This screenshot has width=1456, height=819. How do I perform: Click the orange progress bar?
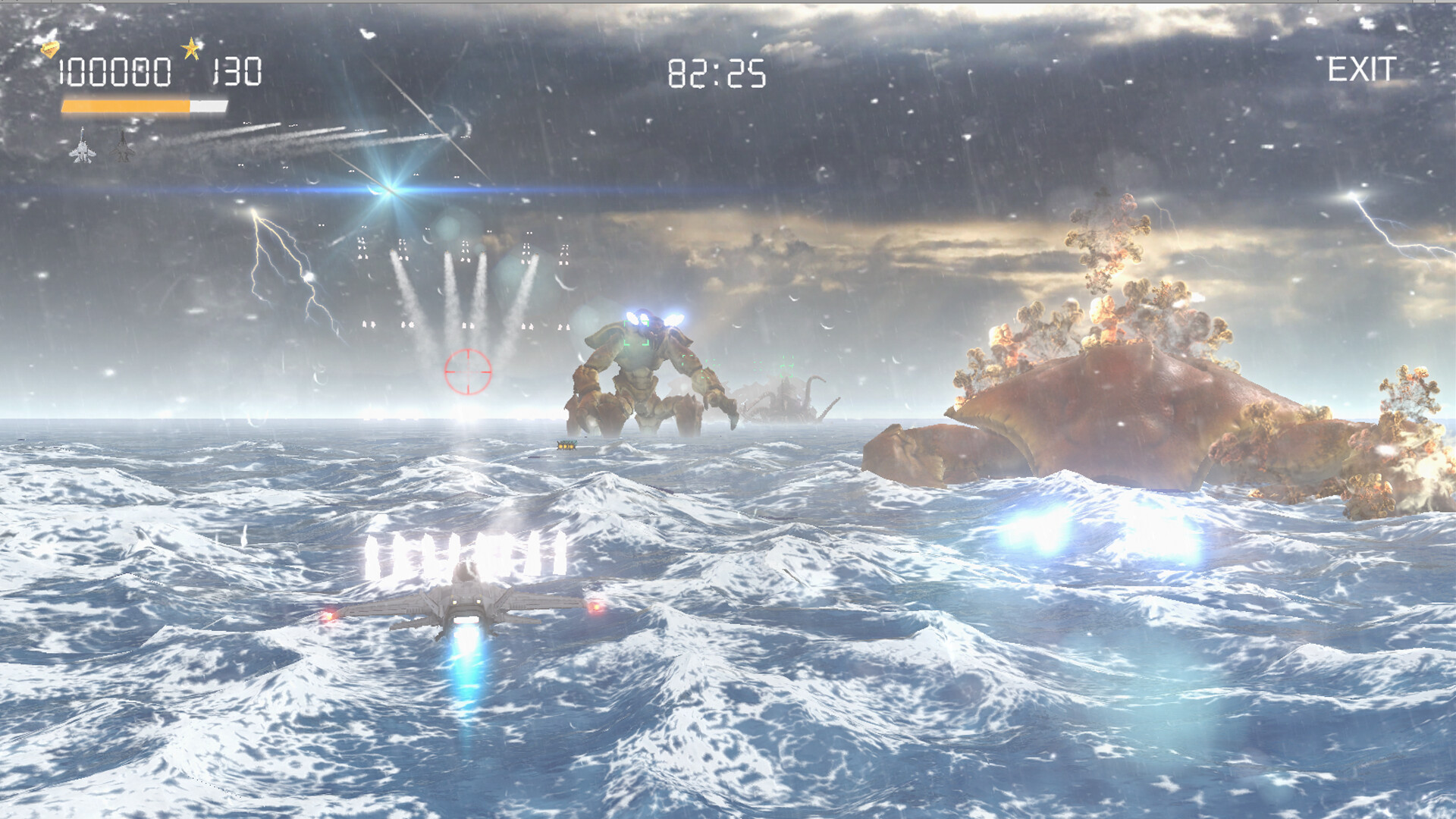125,107
